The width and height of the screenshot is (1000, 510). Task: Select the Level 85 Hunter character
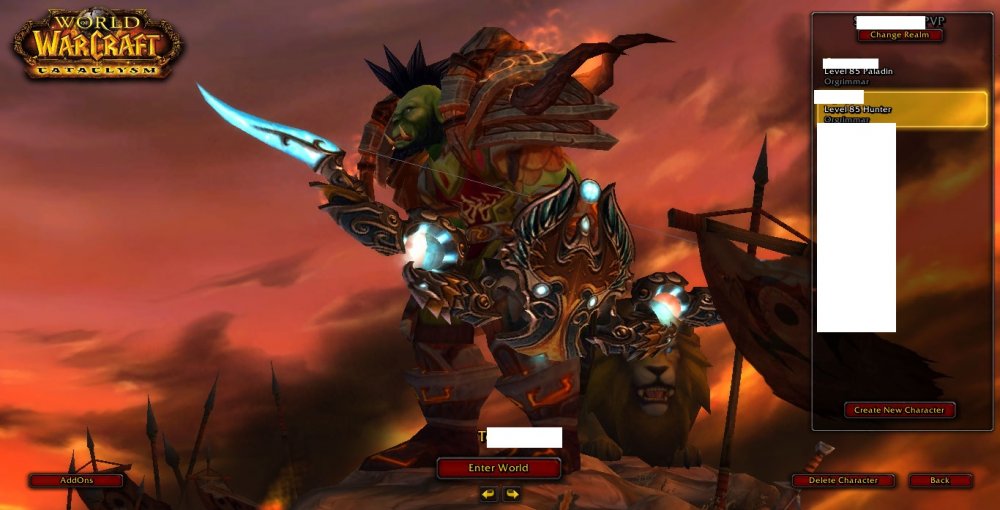coord(900,109)
